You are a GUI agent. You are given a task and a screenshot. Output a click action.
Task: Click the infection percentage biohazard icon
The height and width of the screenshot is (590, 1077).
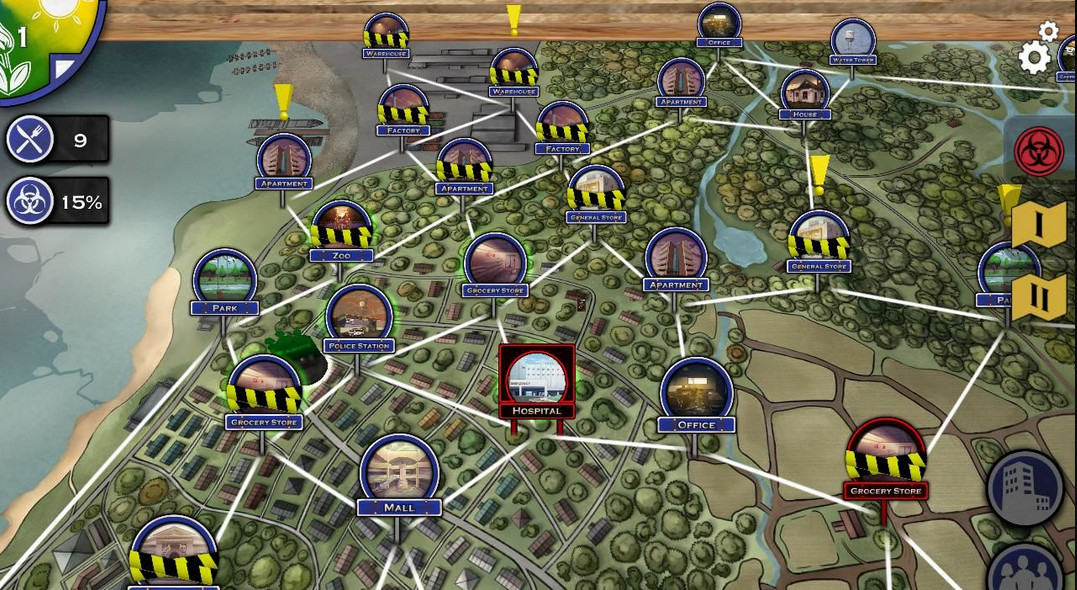[x=30, y=201]
